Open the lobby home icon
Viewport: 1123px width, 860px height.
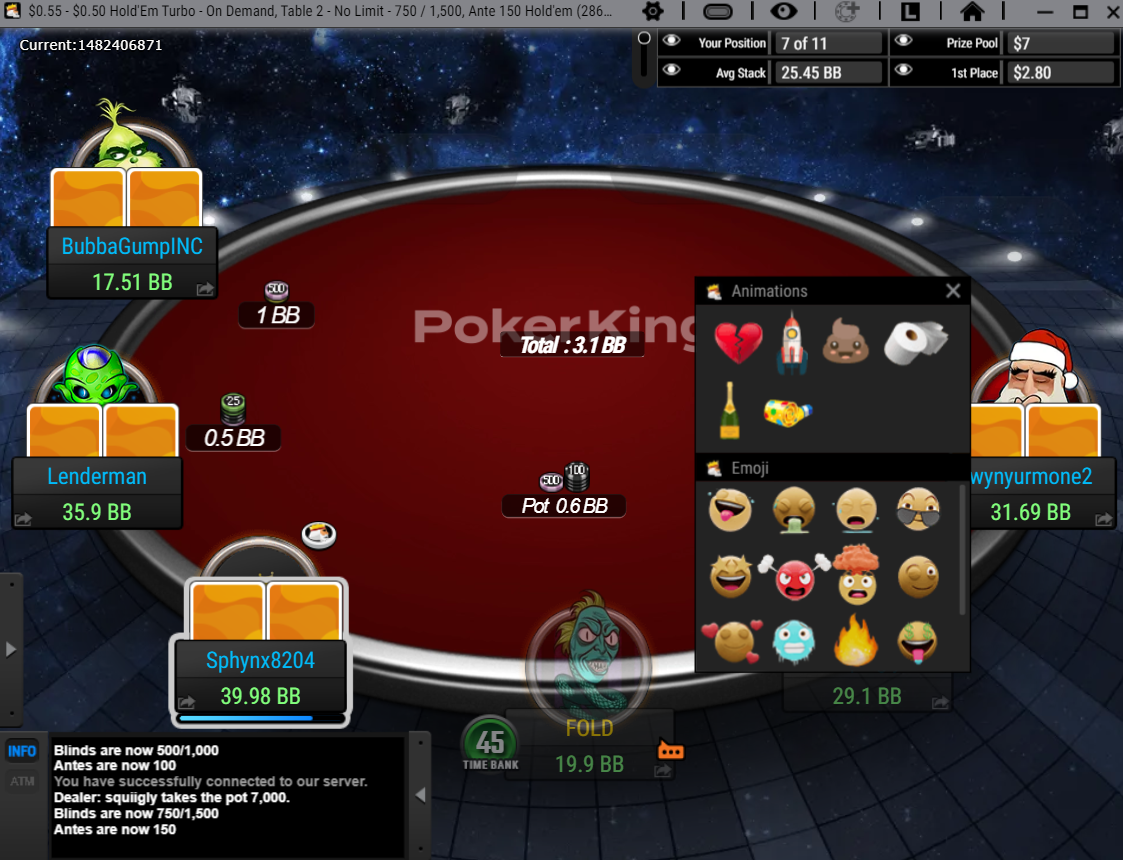(x=971, y=12)
